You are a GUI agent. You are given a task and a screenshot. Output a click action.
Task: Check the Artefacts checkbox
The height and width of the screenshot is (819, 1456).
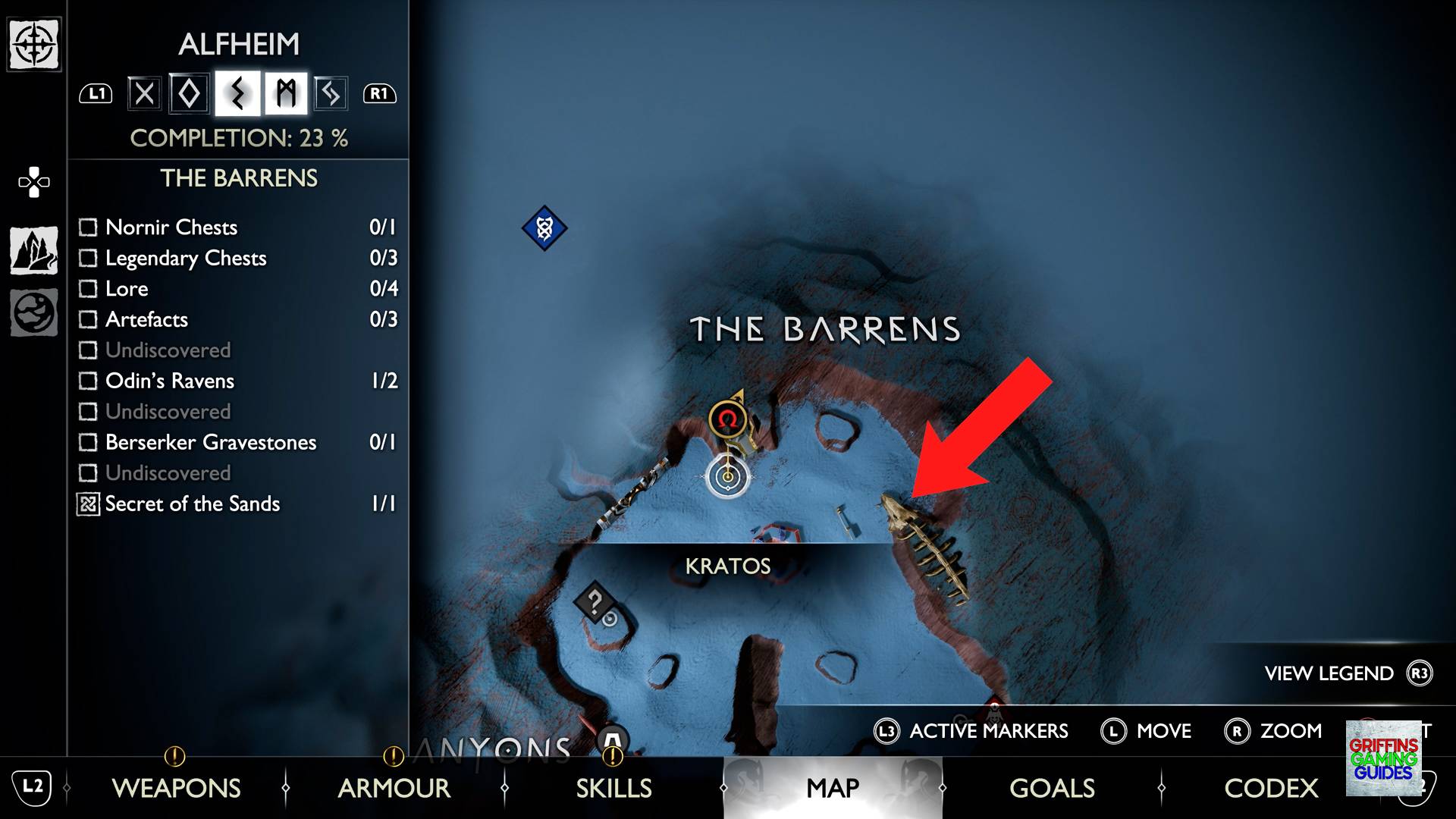click(88, 319)
